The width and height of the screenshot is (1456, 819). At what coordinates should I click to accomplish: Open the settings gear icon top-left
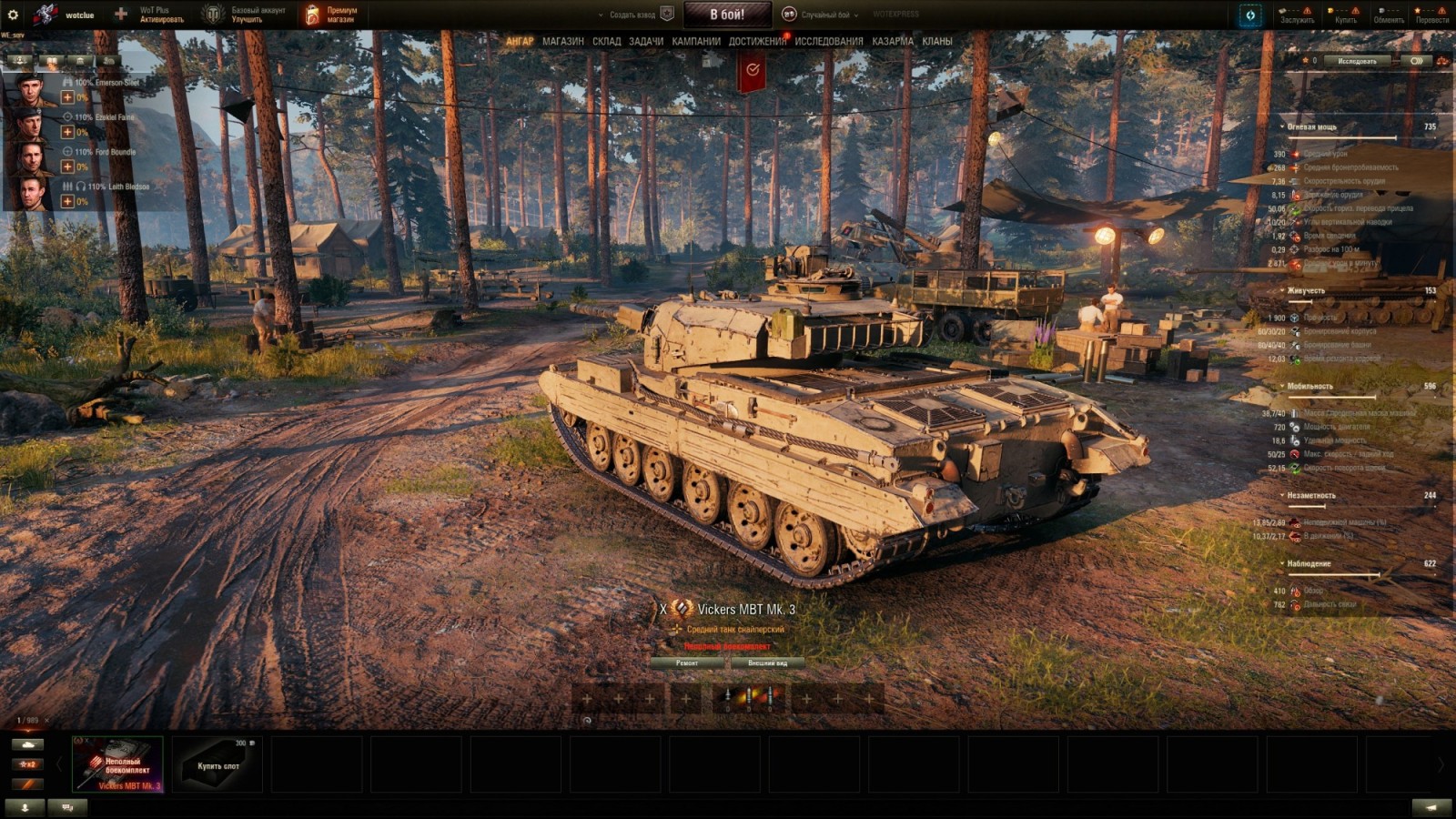click(12, 14)
